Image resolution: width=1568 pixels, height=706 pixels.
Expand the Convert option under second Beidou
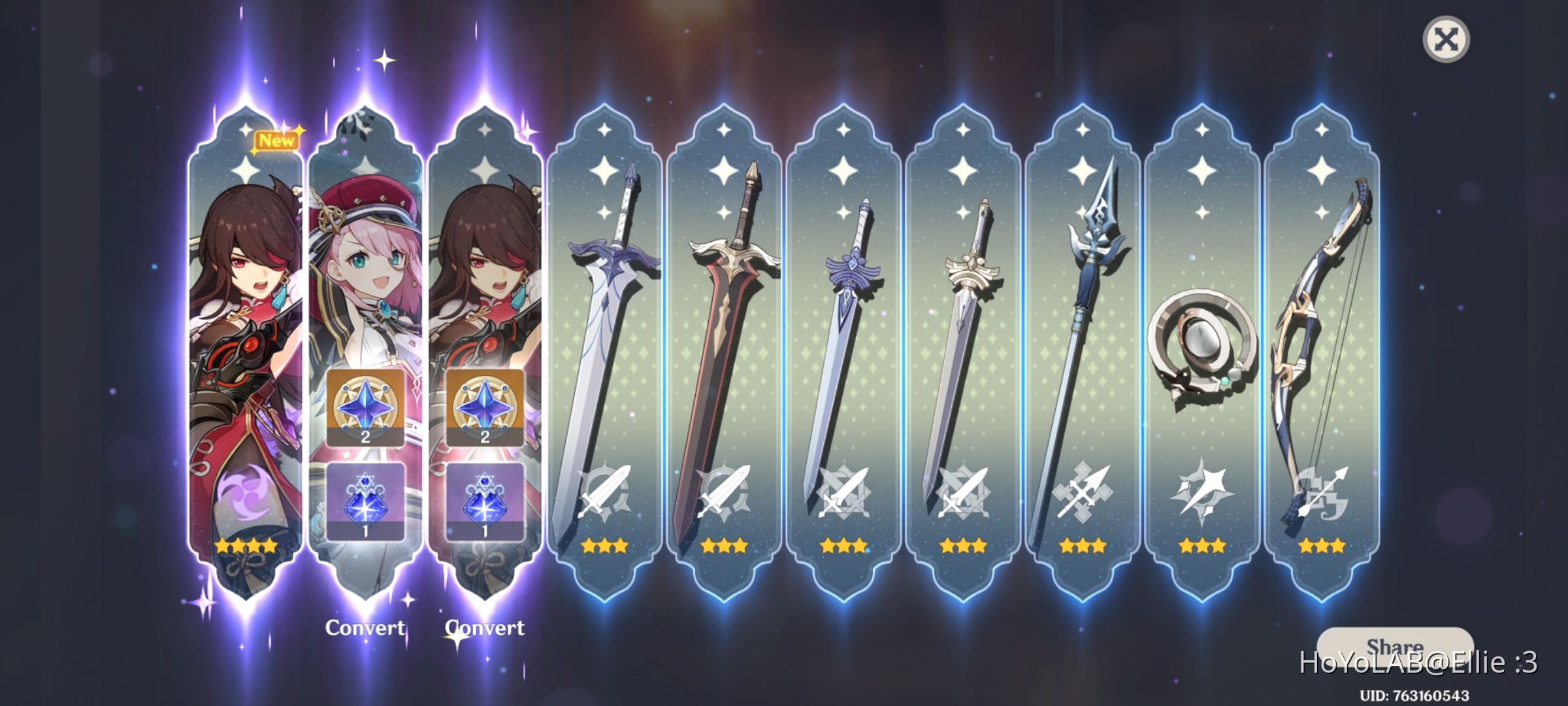(485, 628)
